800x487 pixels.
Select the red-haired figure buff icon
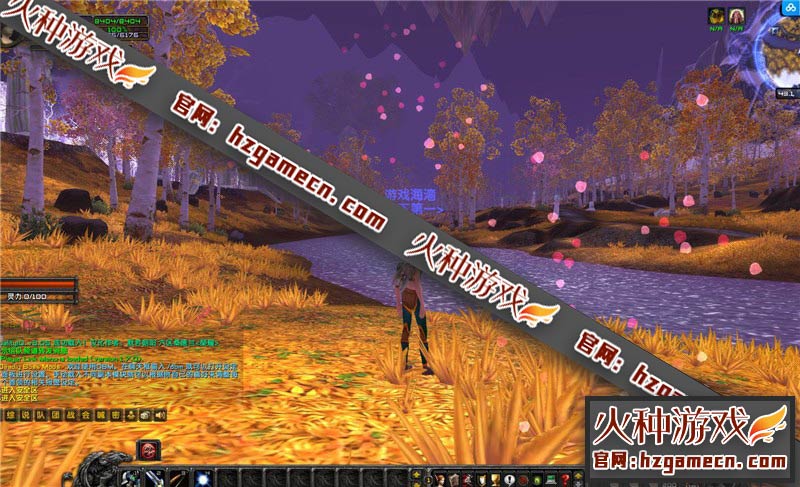736,15
